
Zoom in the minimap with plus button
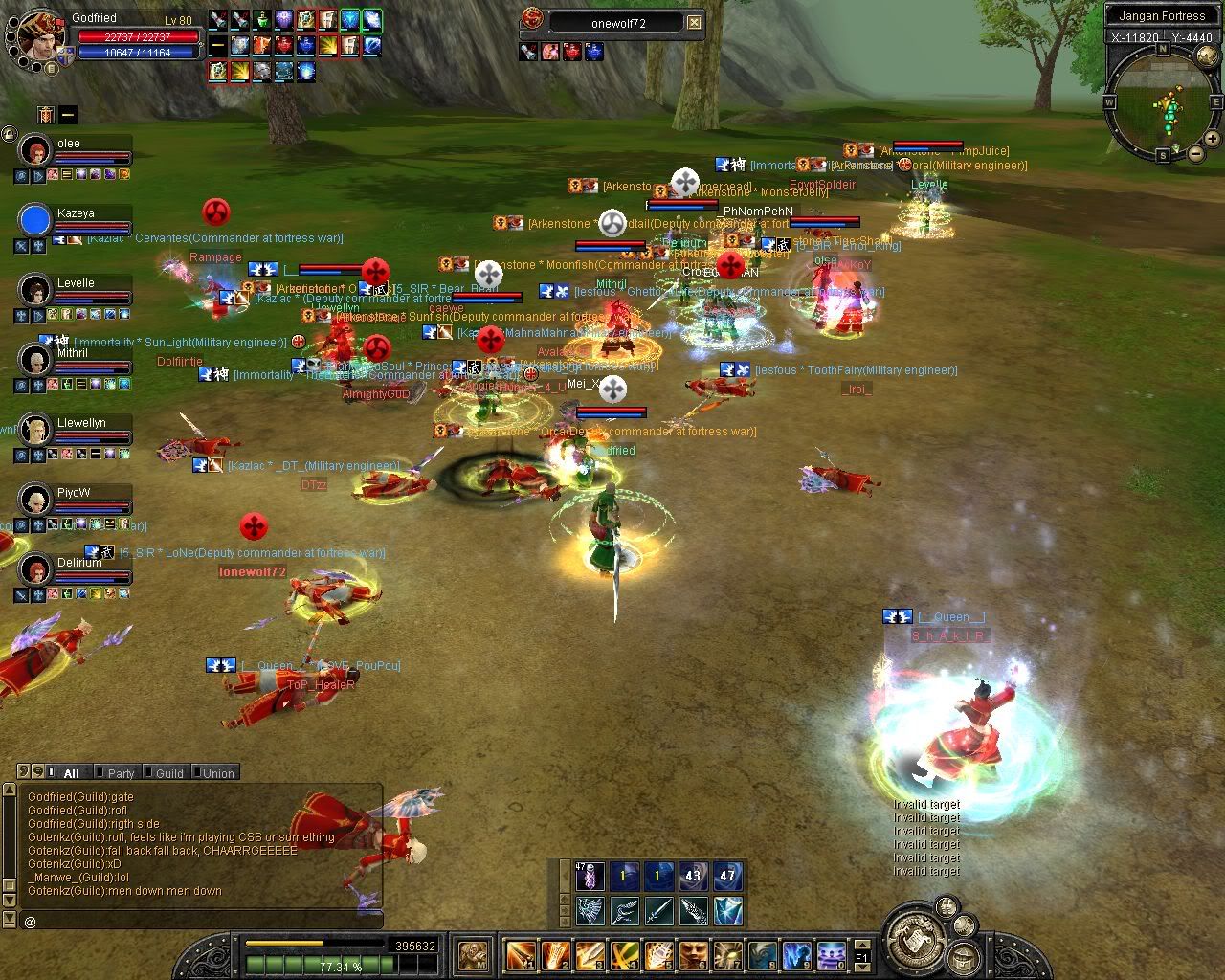tap(1214, 140)
